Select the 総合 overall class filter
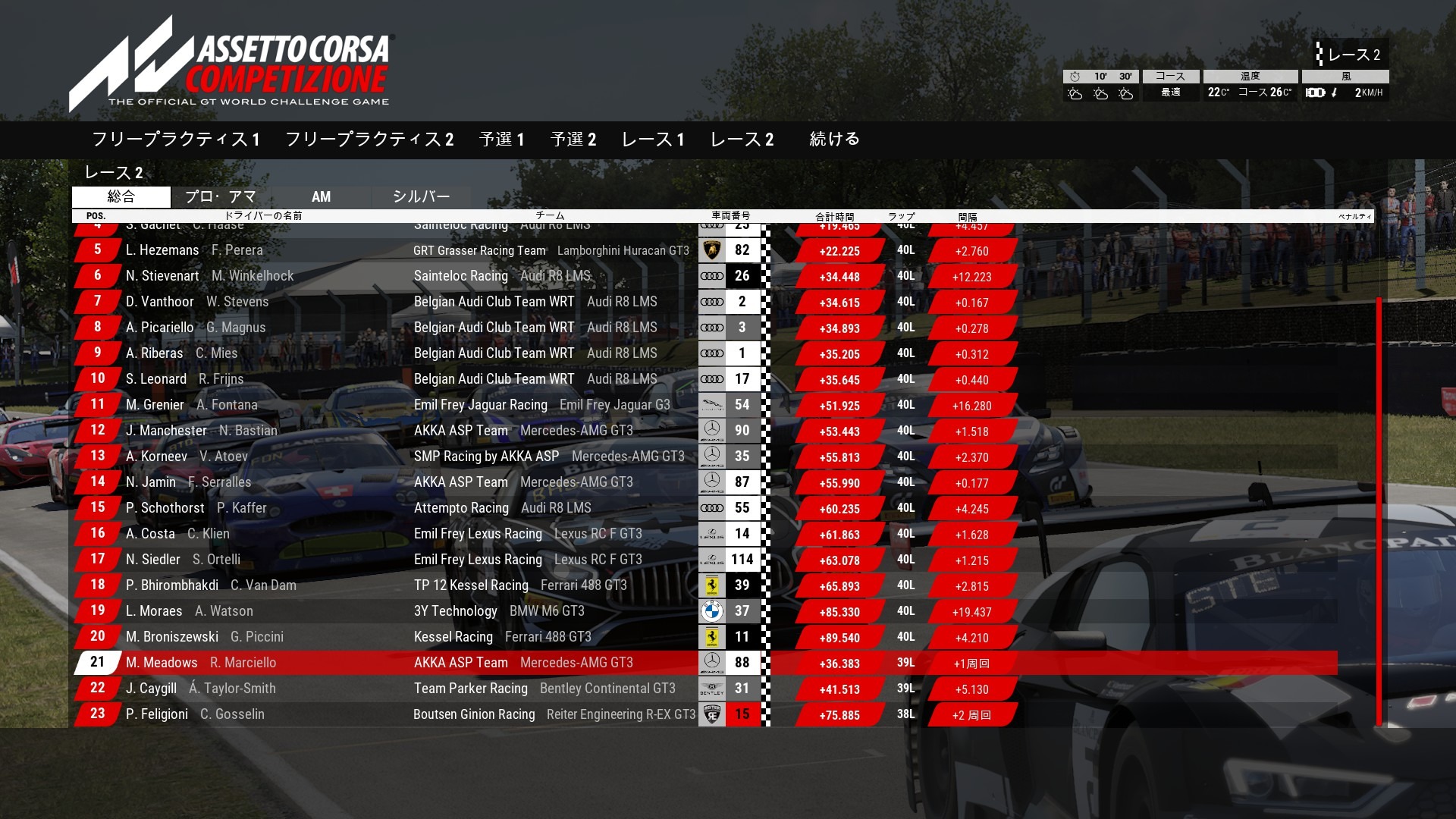The image size is (1456, 819). click(x=121, y=197)
